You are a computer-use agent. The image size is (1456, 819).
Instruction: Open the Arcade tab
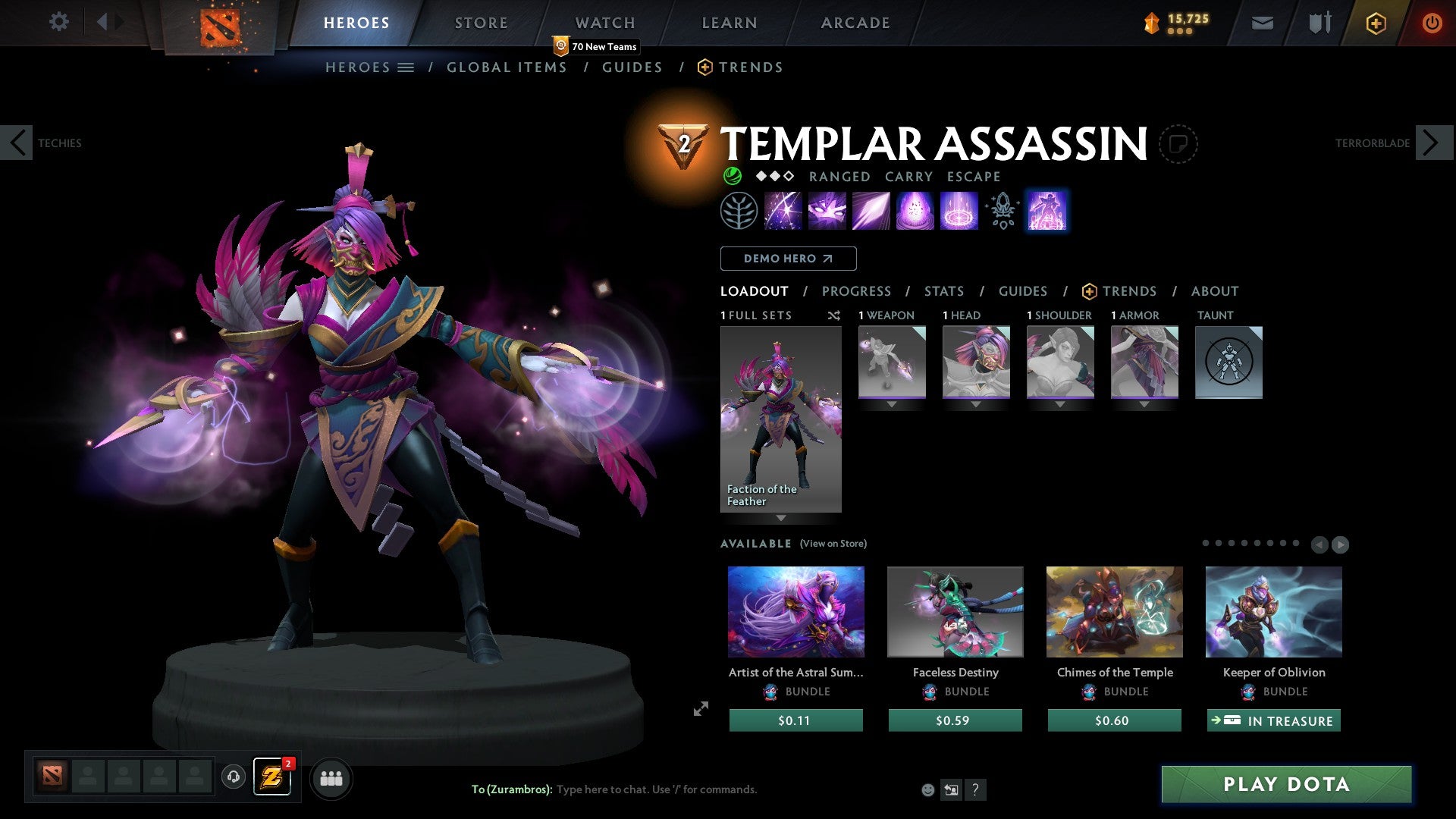(855, 23)
